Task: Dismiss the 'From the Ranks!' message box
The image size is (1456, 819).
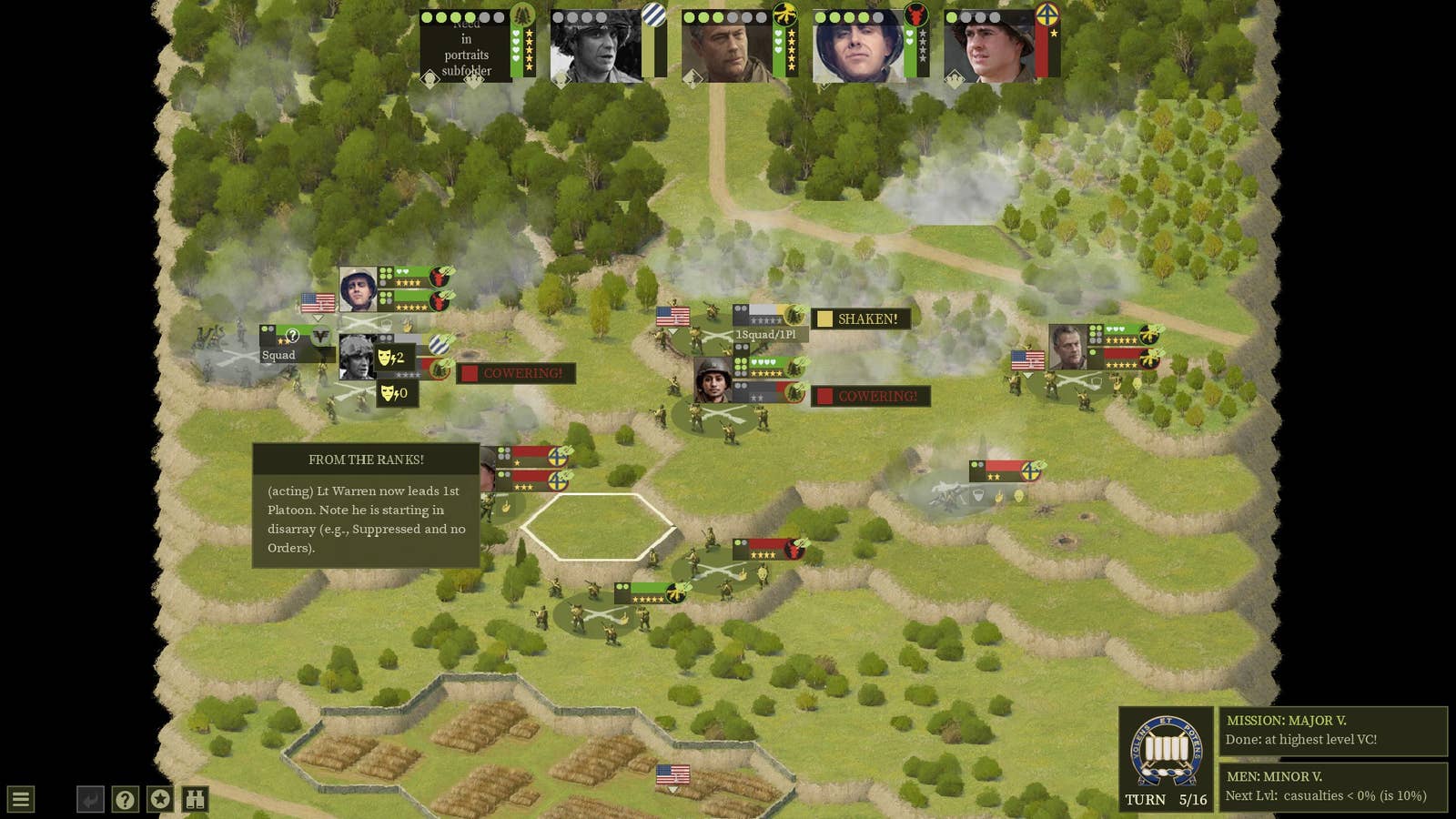Action: click(x=366, y=506)
